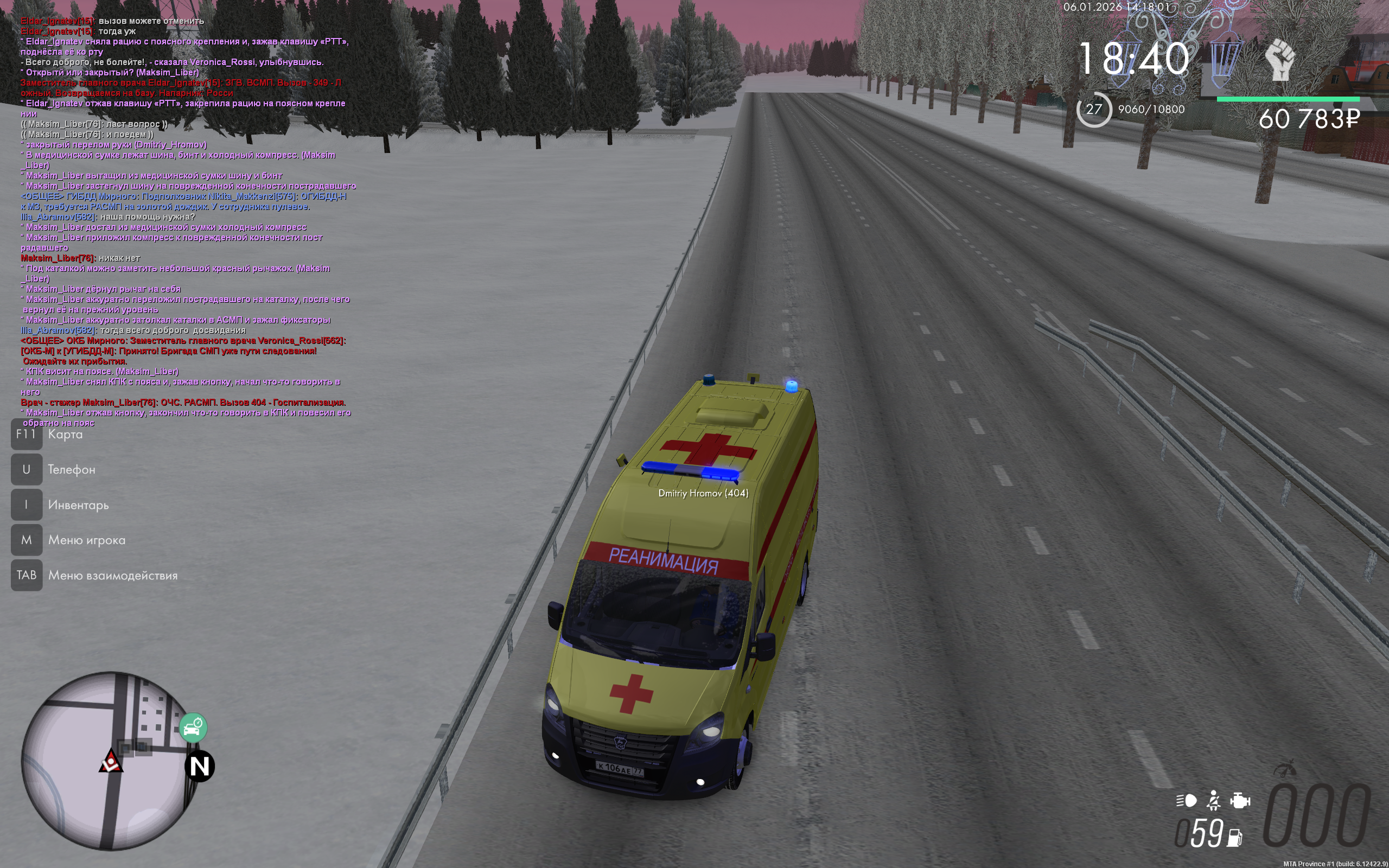This screenshot has height=868, width=1389.
Task: Click the fuel pump icon
Action: point(1234,838)
